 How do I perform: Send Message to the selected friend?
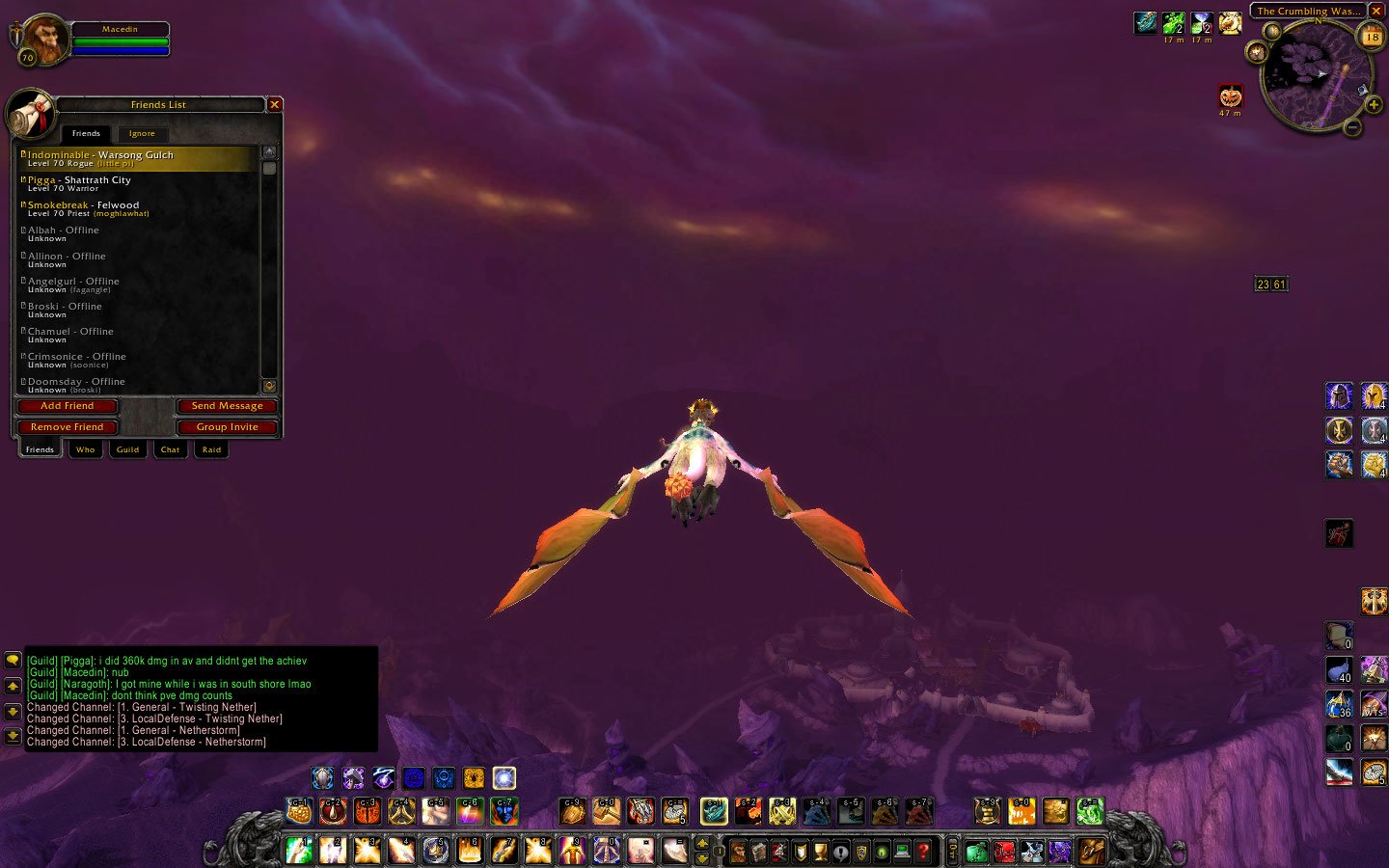tap(228, 406)
